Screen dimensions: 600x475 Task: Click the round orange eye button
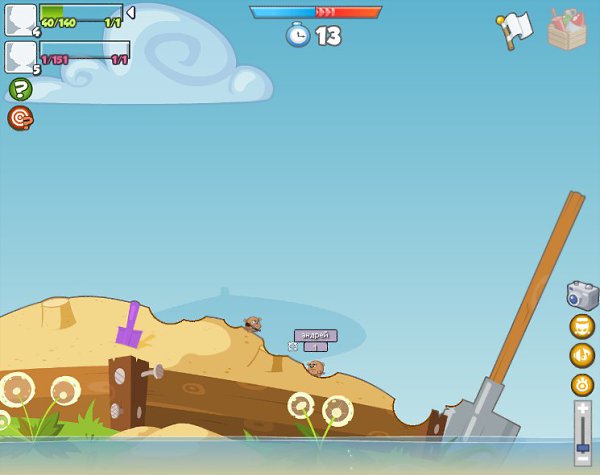click(582, 384)
